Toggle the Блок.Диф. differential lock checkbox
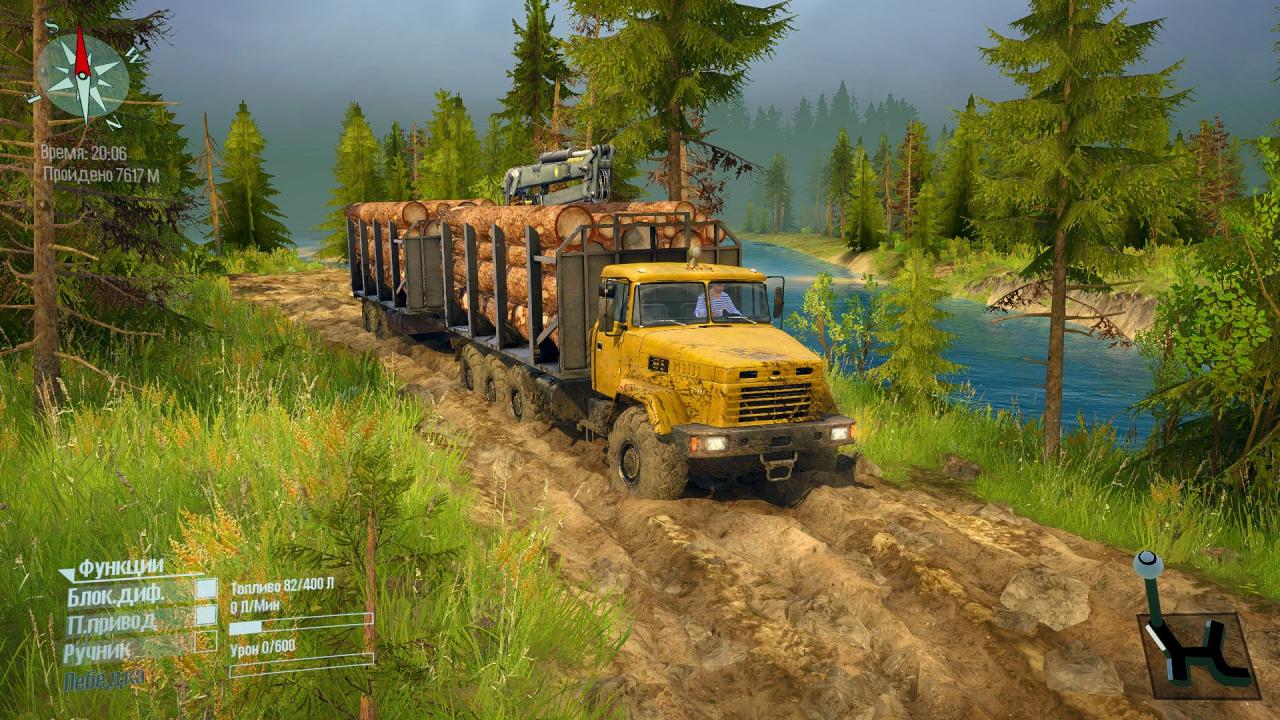The height and width of the screenshot is (720, 1280). 206,589
